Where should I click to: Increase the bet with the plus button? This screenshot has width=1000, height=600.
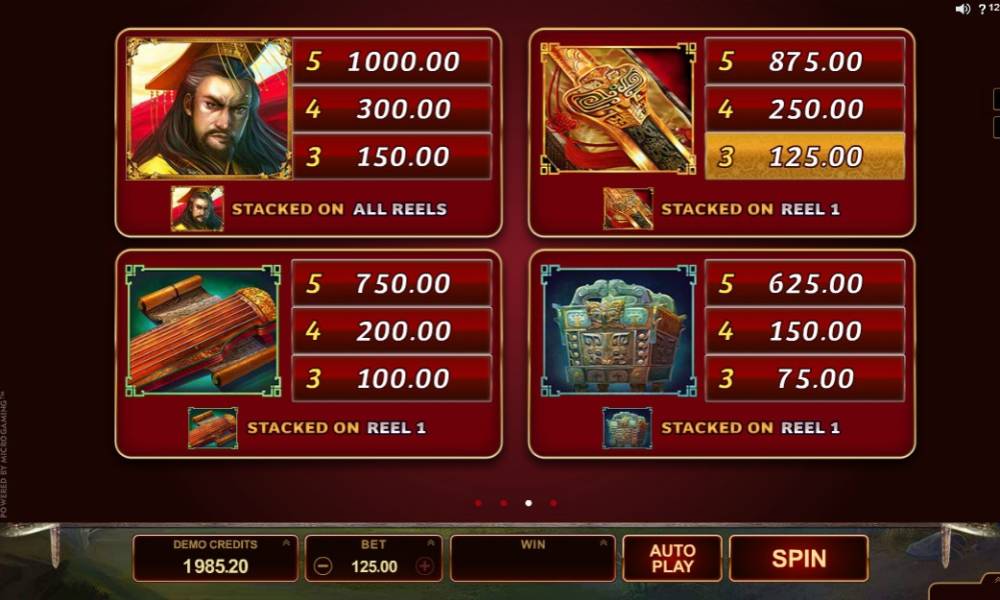point(425,566)
